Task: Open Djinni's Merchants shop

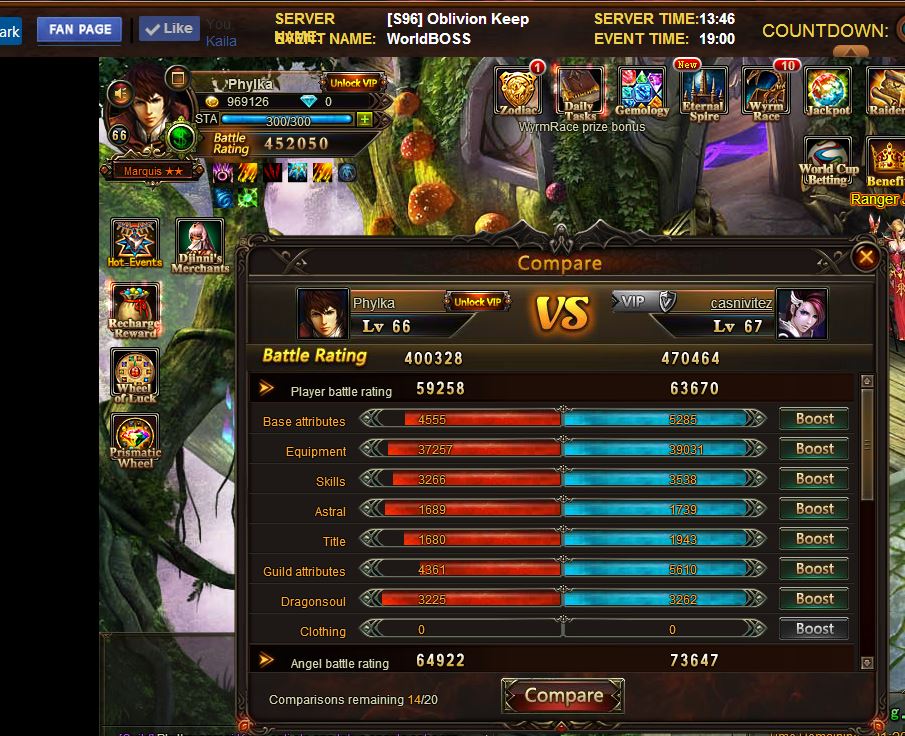Action: point(200,245)
